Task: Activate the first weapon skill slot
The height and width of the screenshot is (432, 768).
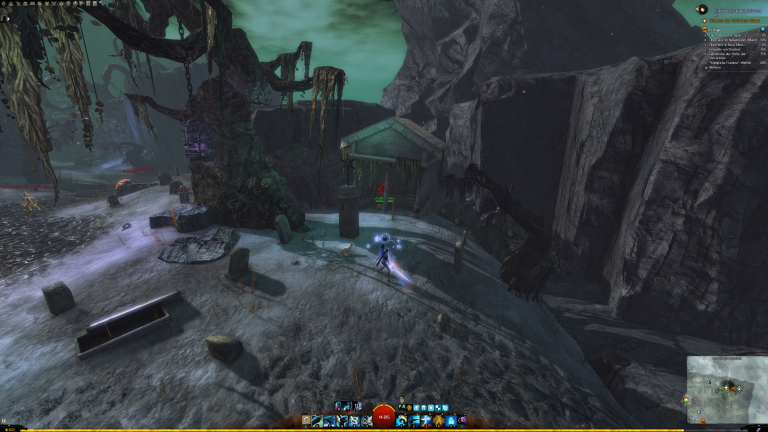Action: click(x=317, y=420)
